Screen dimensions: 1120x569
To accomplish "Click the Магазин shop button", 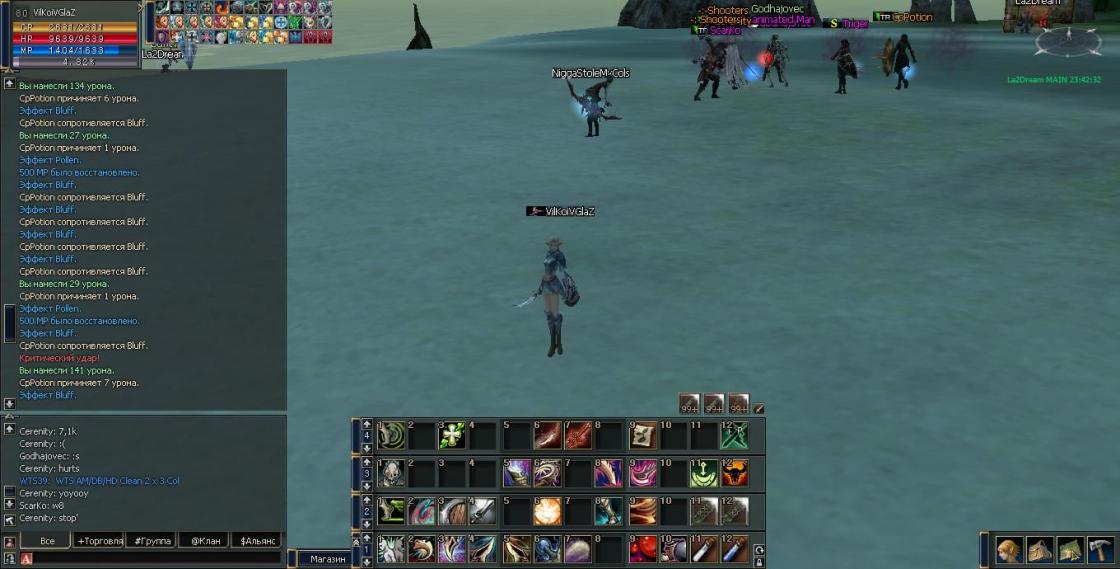I will pos(327,559).
